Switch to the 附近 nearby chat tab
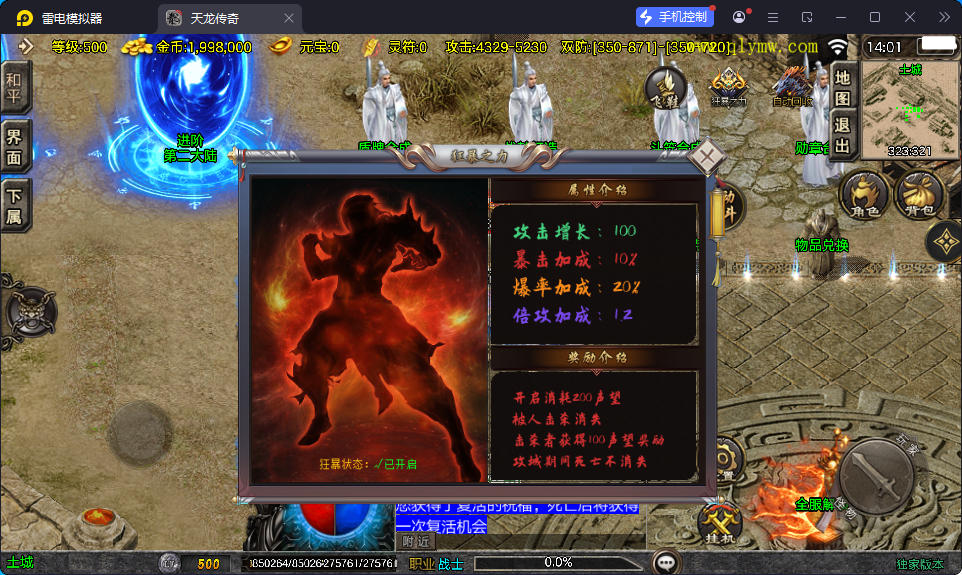The image size is (962, 575). coord(415,541)
